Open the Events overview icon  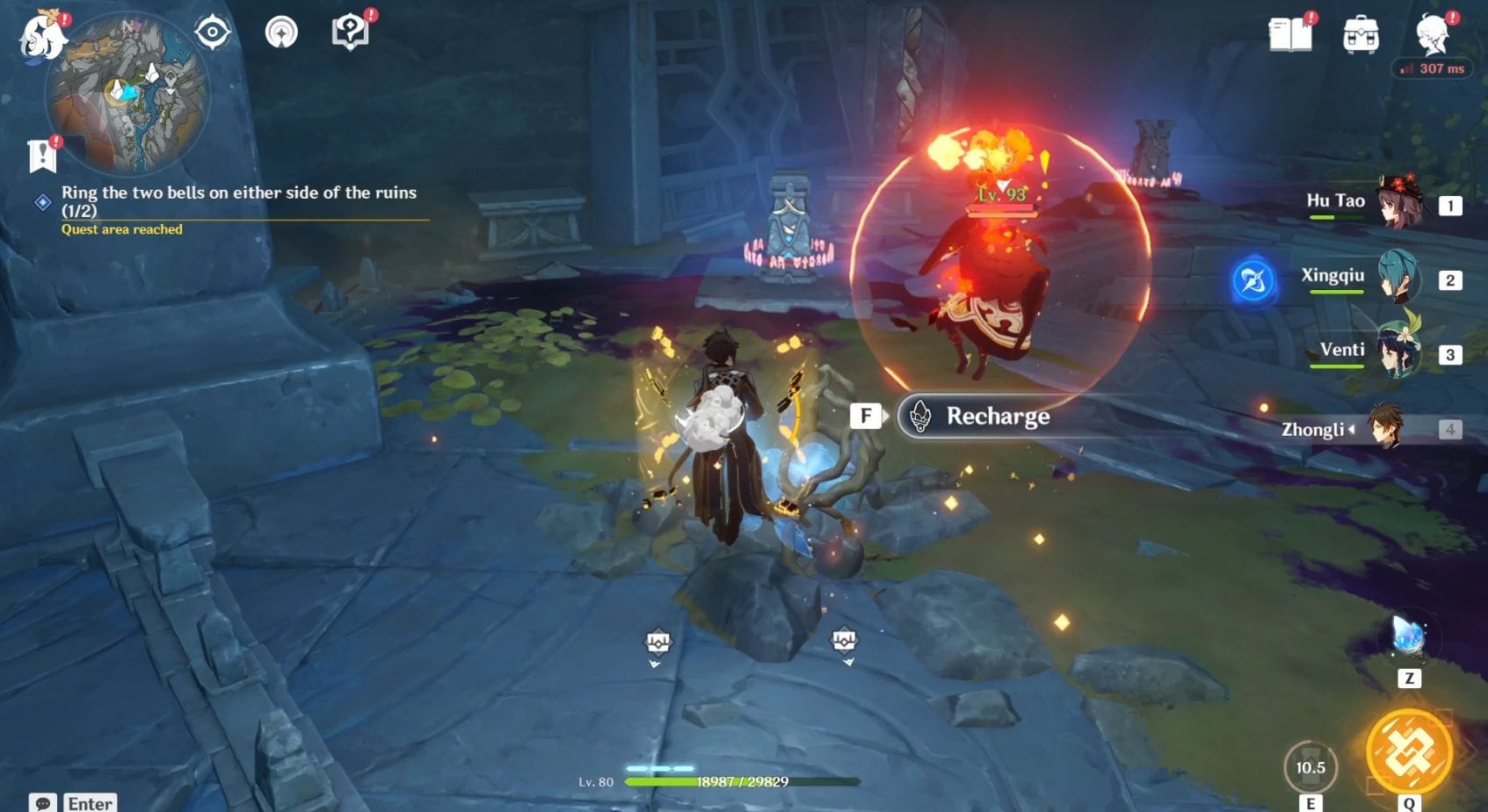click(x=280, y=30)
